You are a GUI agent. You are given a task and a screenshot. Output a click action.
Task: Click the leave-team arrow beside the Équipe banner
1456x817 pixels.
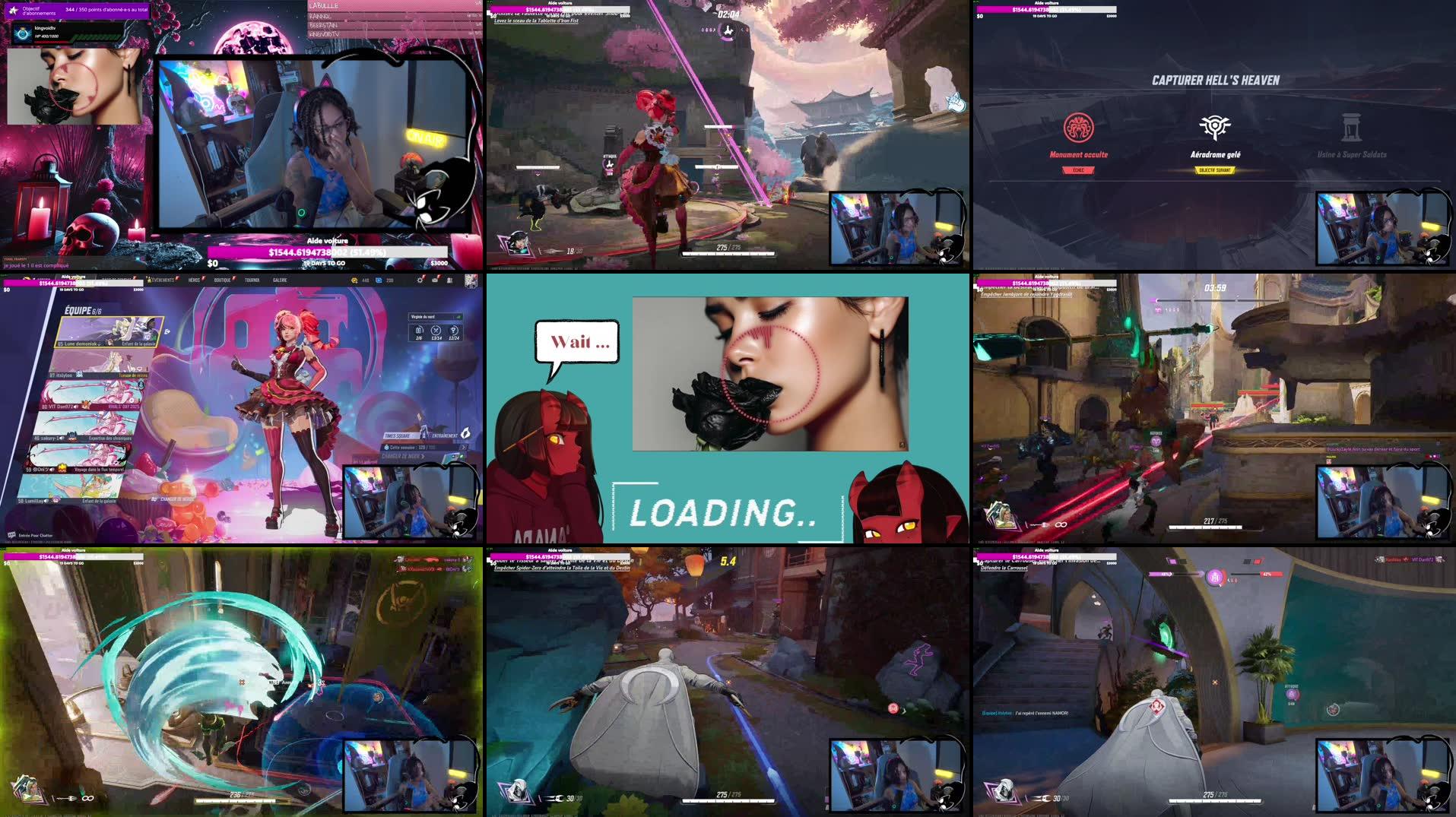168,332
